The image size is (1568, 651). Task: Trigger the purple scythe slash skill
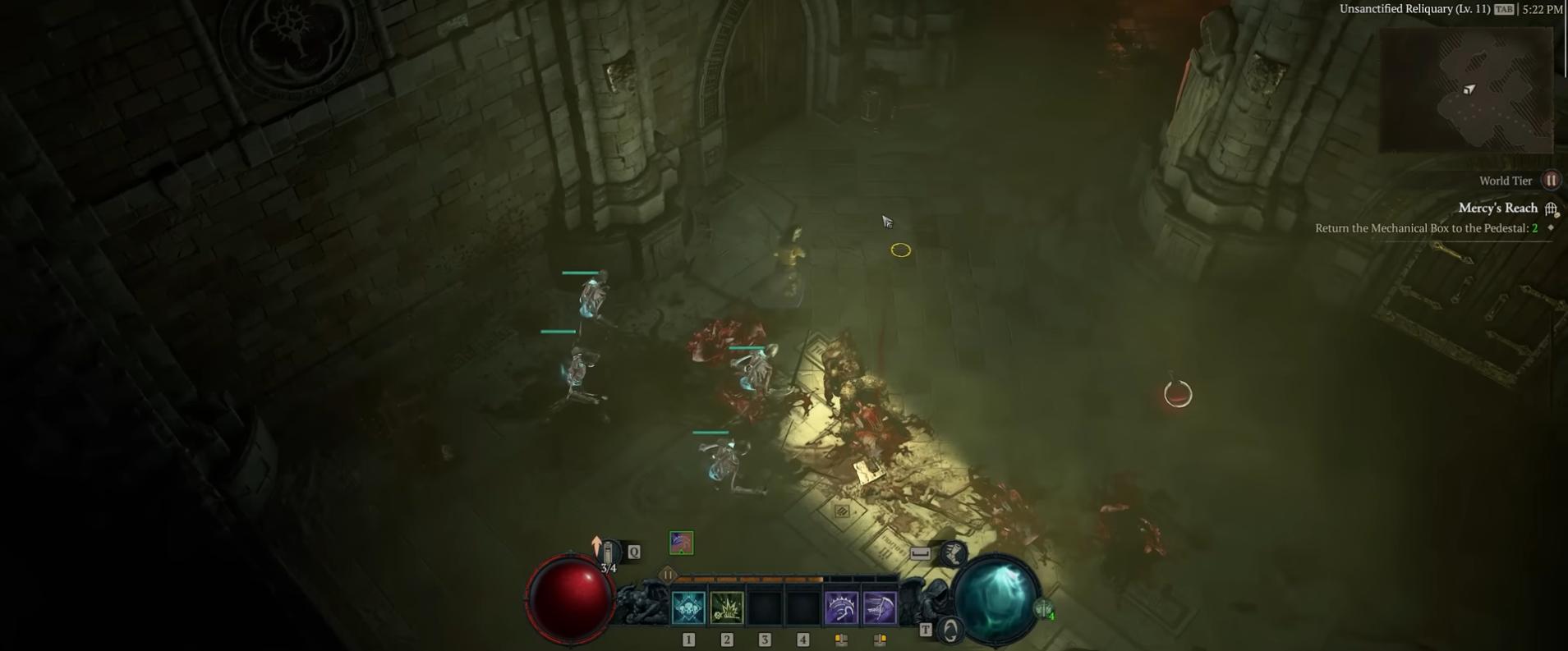pos(880,608)
